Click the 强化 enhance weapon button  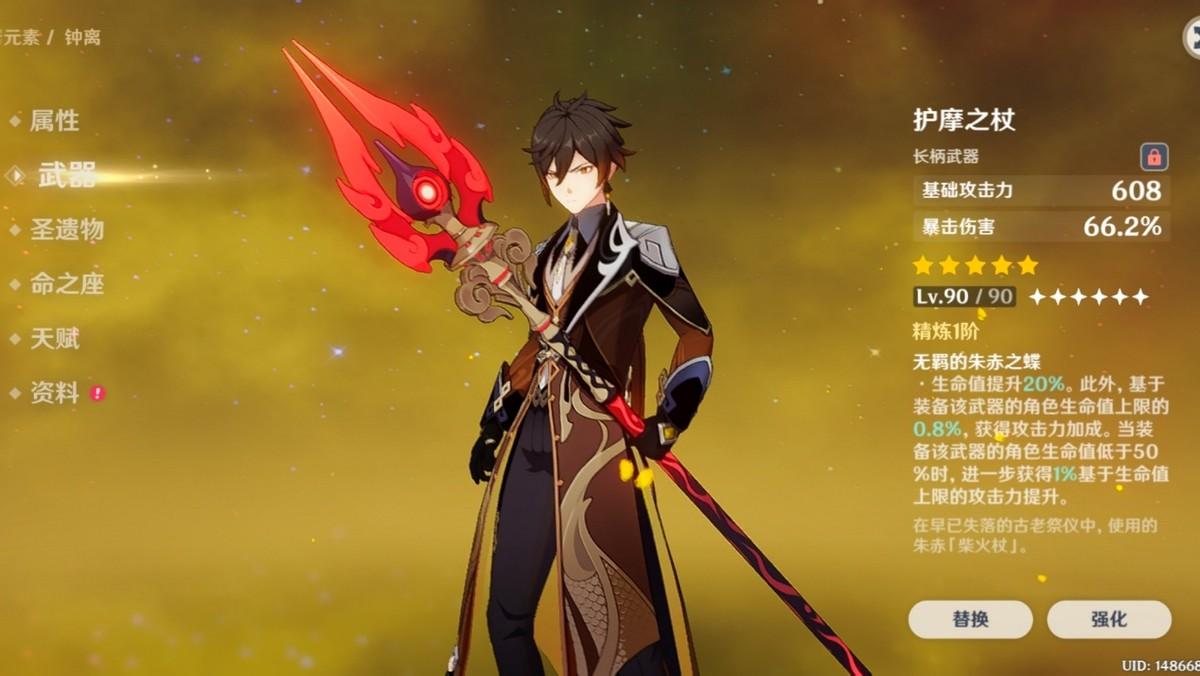click(x=1108, y=619)
